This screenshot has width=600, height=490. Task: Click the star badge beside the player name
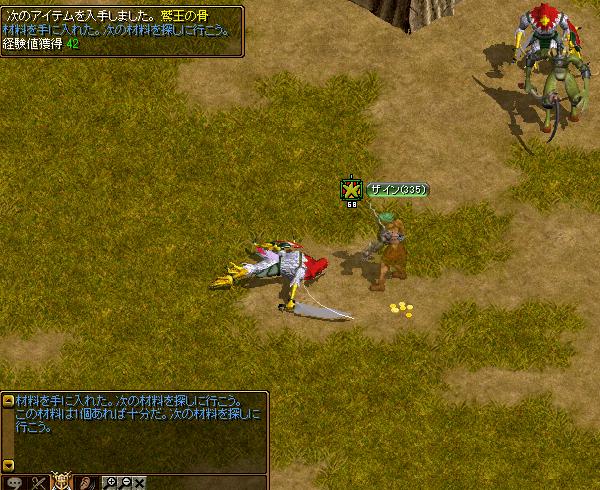pyautogui.click(x=351, y=188)
